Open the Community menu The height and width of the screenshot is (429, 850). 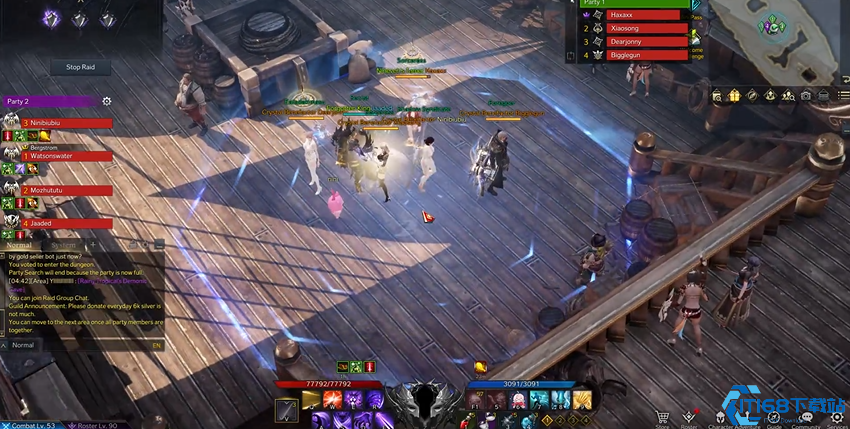pyautogui.click(x=805, y=419)
